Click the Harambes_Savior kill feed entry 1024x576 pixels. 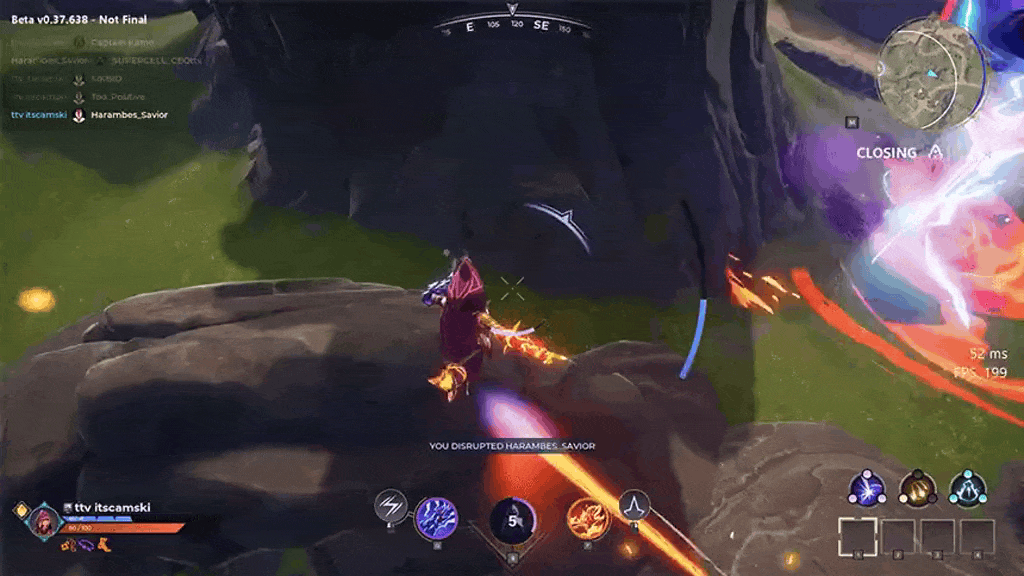(x=128, y=115)
